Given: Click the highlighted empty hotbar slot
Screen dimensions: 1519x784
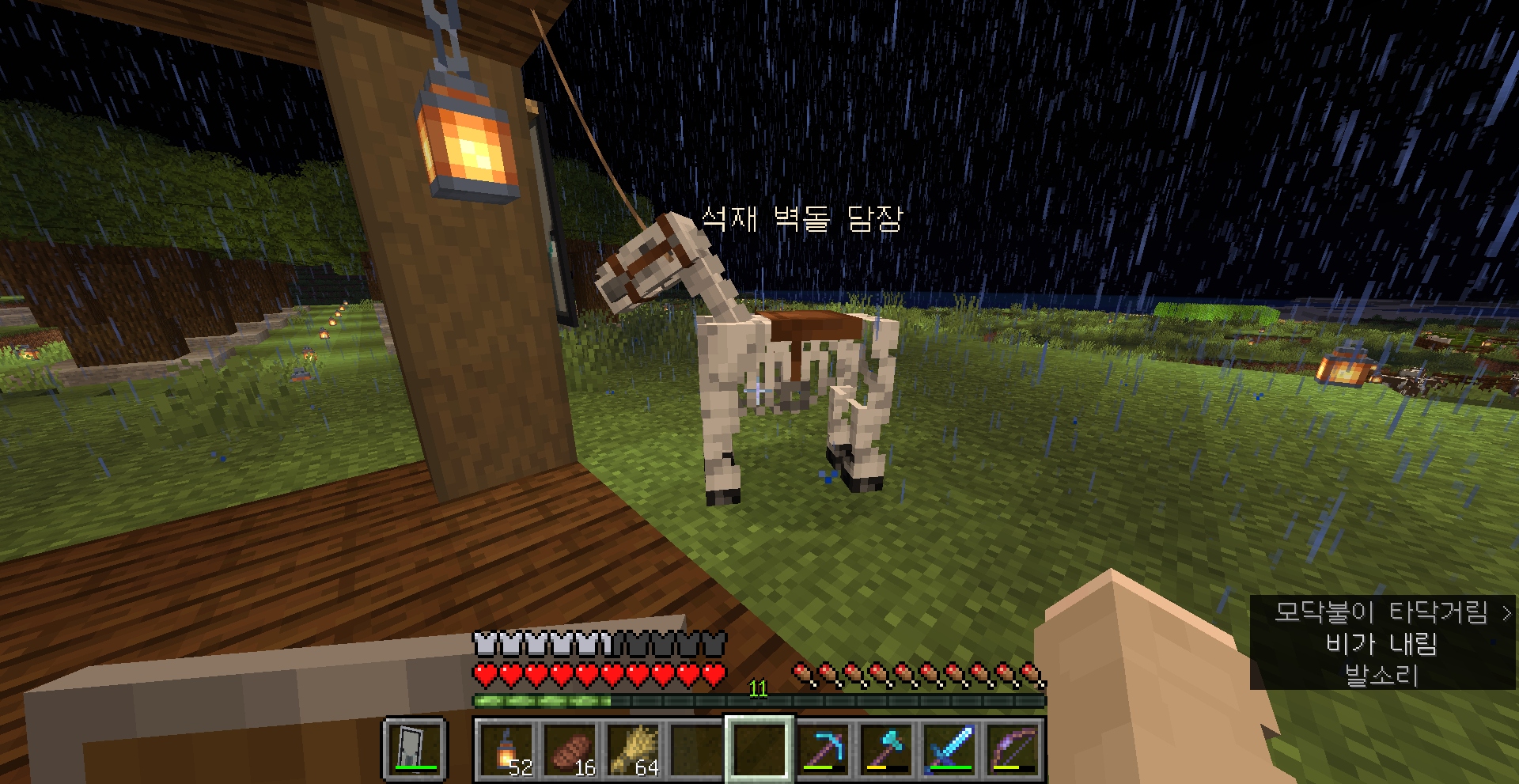Looking at the screenshot, I should click(x=759, y=749).
